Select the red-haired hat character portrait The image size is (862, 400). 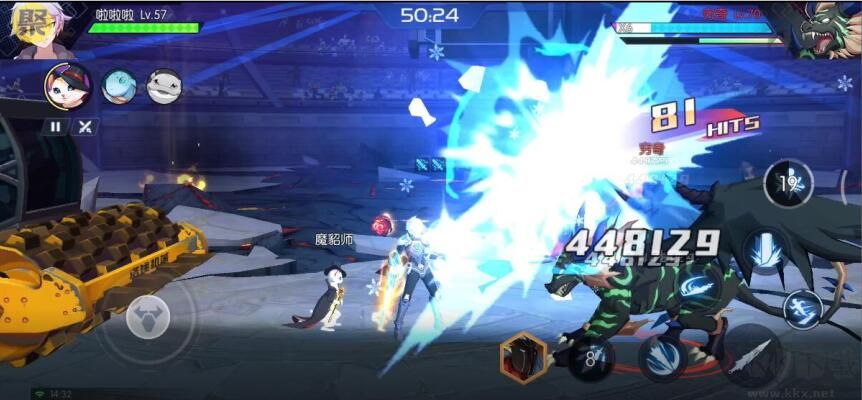coord(68,85)
